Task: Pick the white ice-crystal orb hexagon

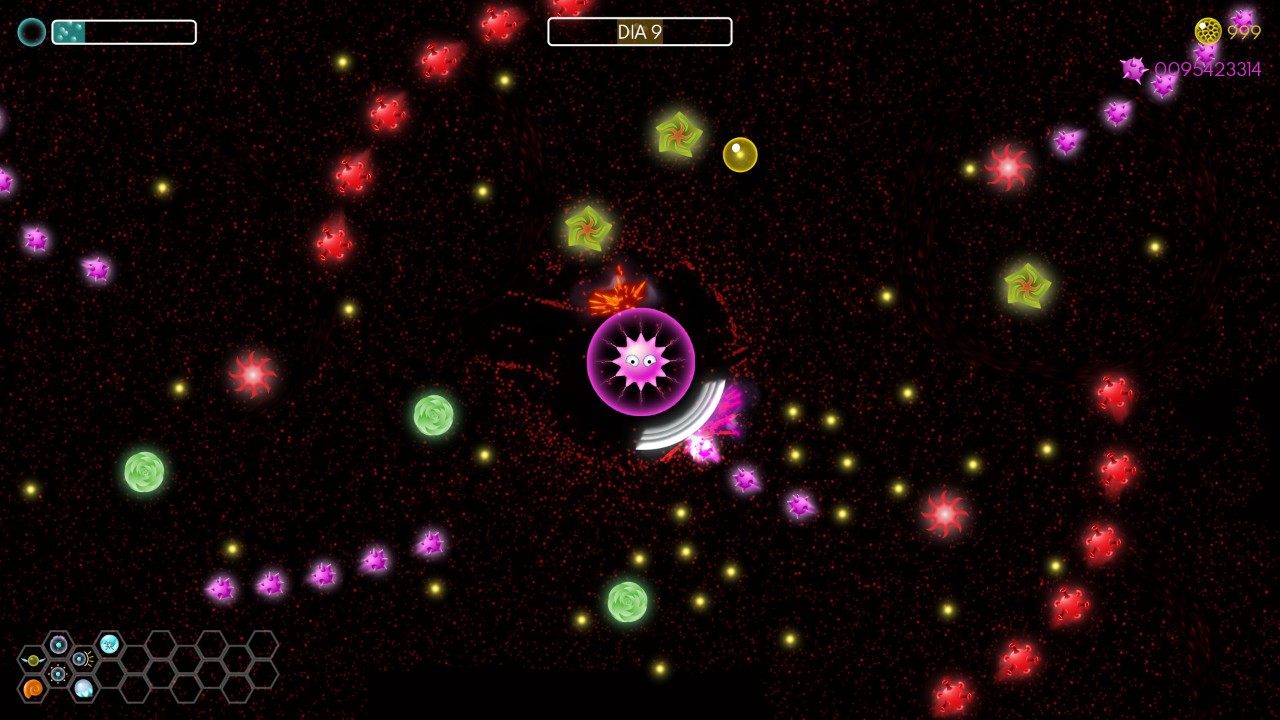Action: 84,688
